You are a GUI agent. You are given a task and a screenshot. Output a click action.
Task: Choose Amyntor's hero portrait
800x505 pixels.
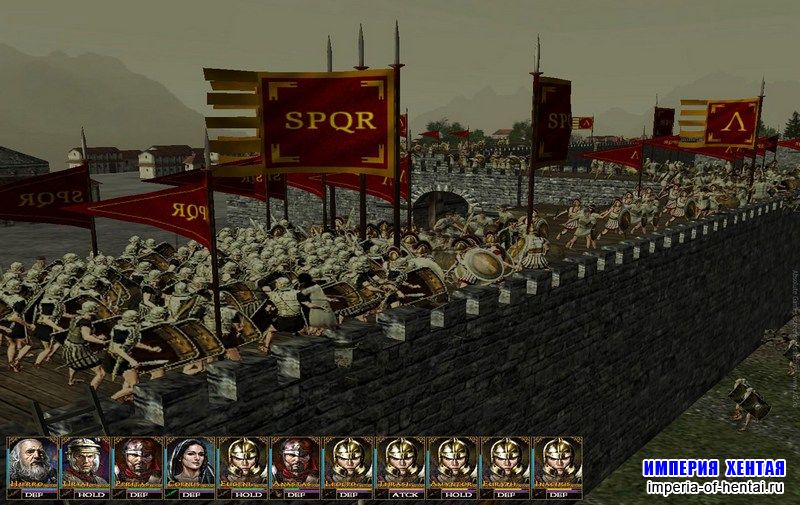tap(453, 461)
